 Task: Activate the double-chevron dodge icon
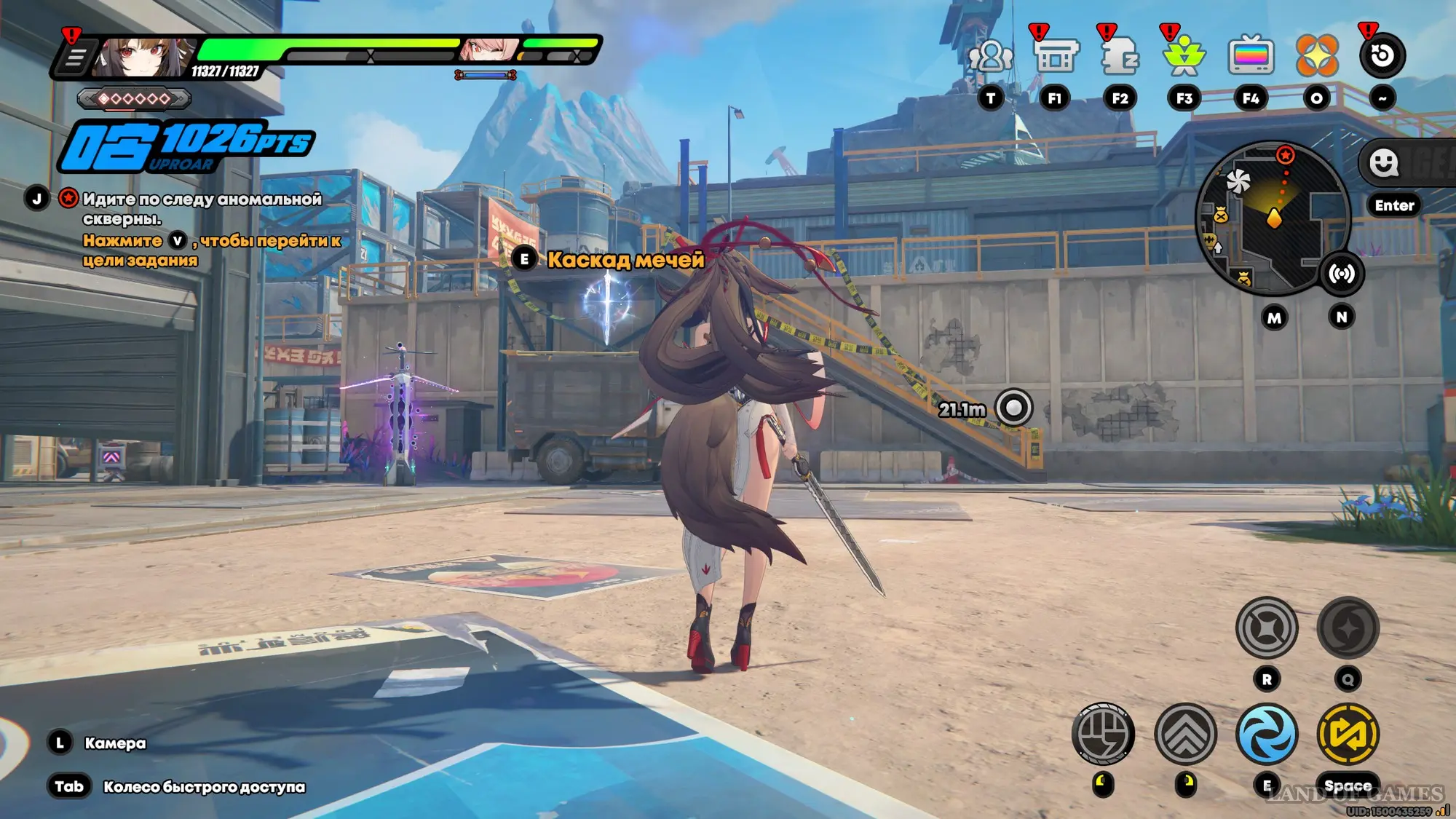1185,734
